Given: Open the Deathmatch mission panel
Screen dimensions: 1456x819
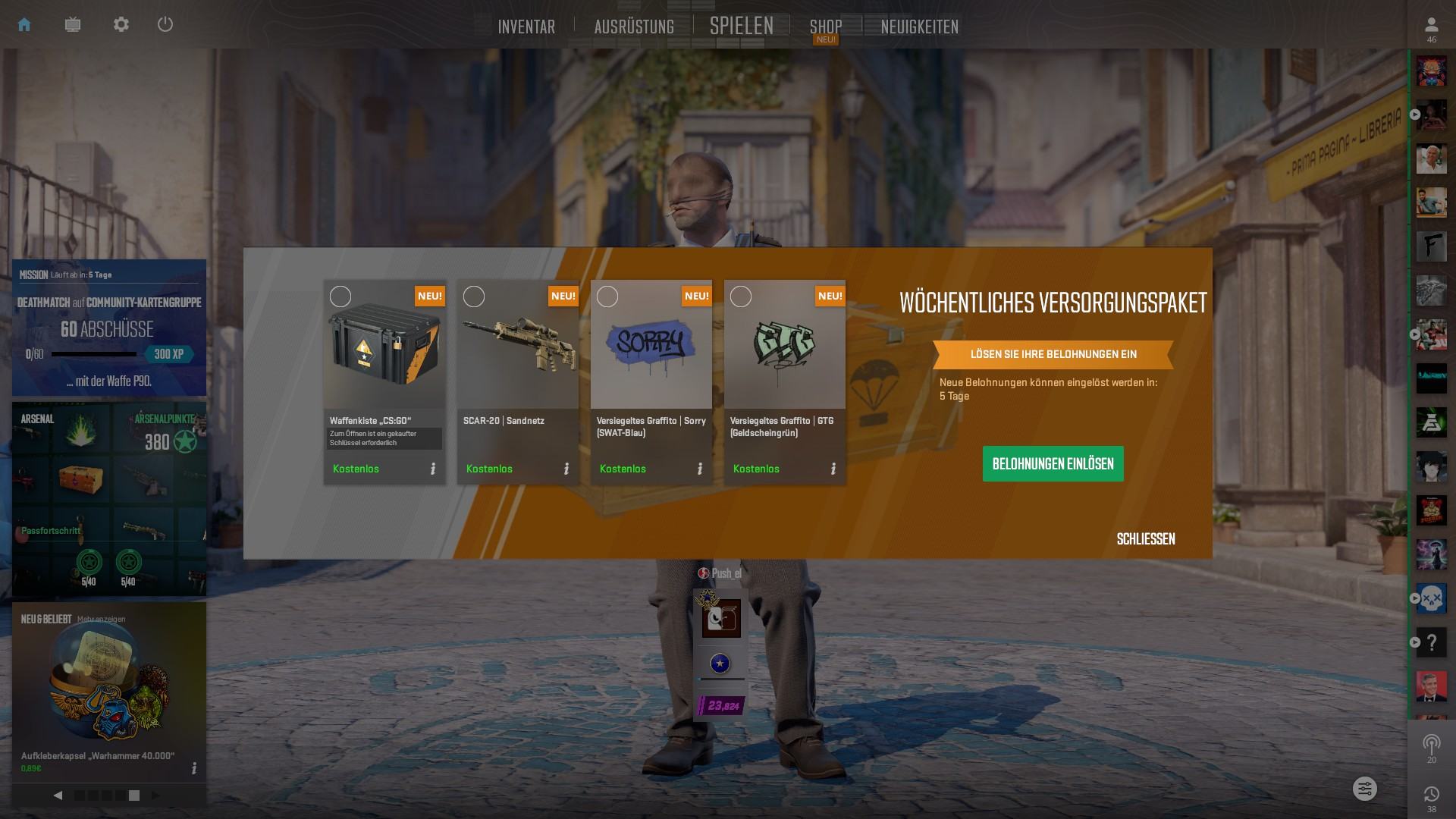Looking at the screenshot, I should pos(109,328).
